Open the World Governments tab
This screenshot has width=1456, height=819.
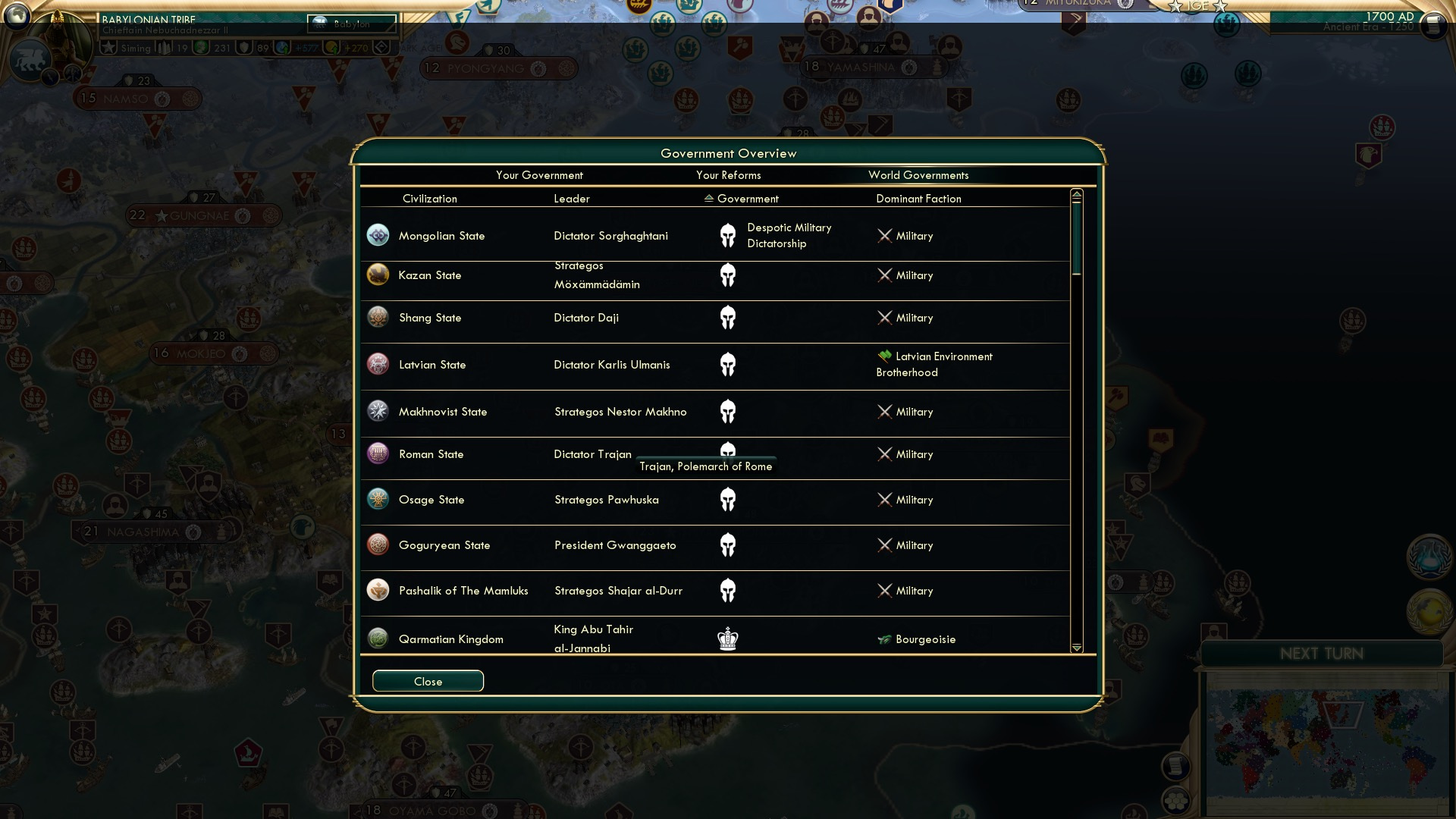(919, 175)
